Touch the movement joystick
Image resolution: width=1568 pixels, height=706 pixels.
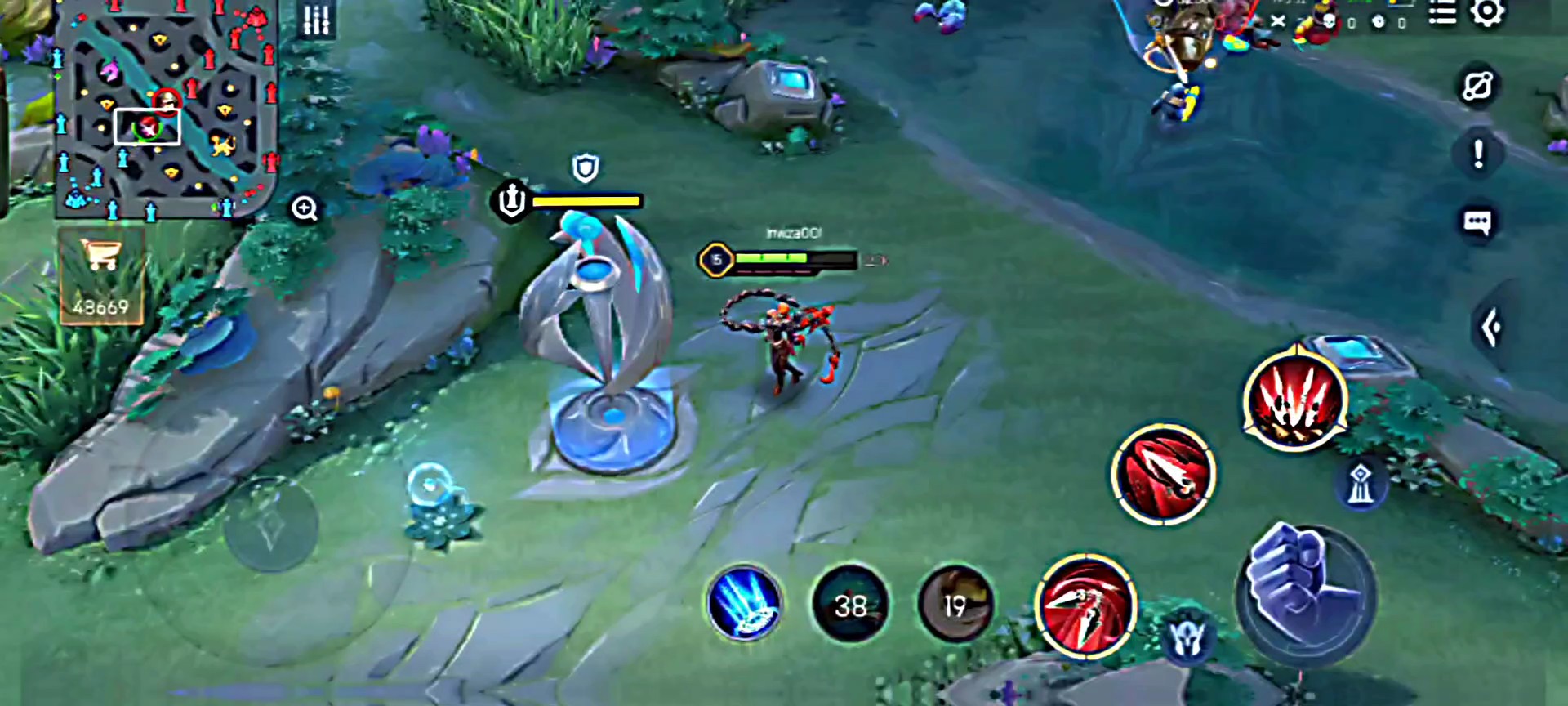(x=270, y=525)
